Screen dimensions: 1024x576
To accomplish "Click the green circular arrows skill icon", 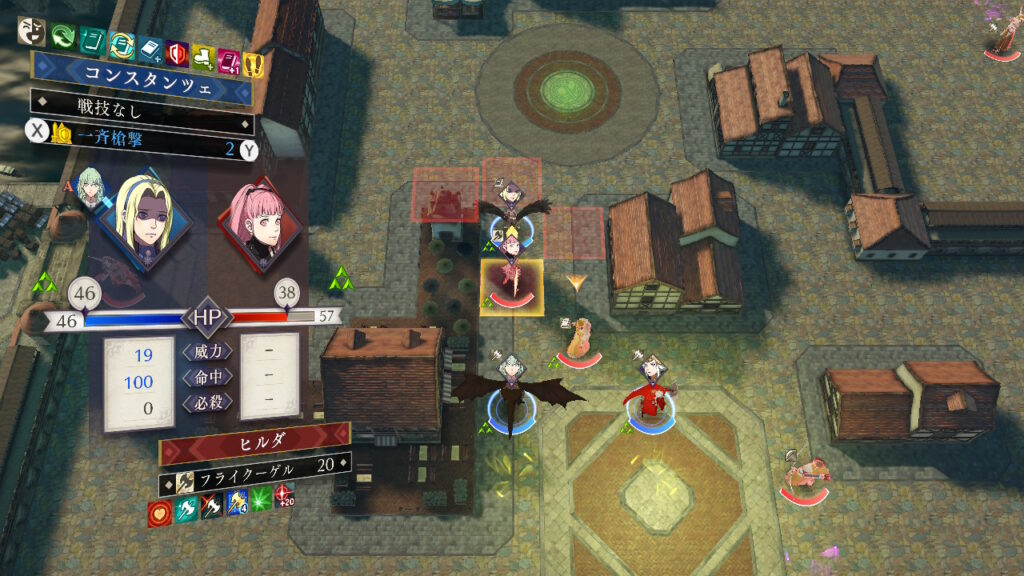I will click(x=63, y=34).
